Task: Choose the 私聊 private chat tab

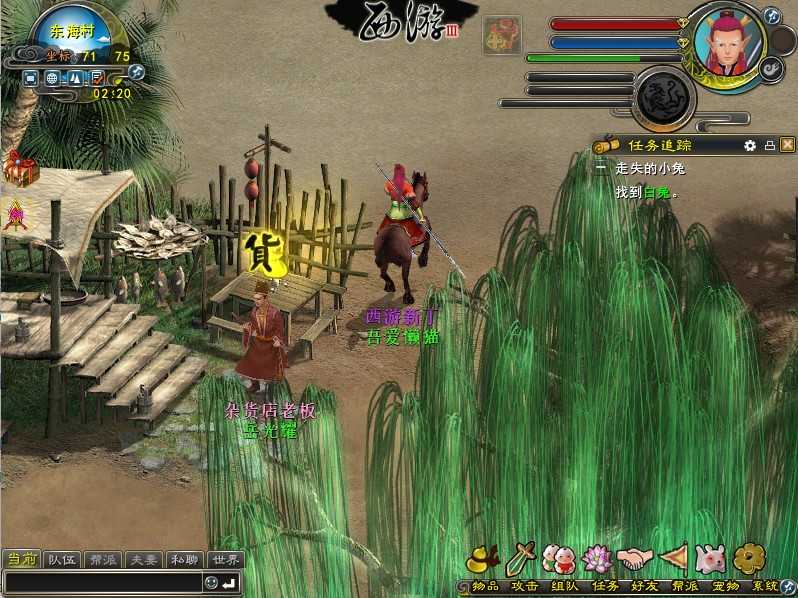Action: 184,560
